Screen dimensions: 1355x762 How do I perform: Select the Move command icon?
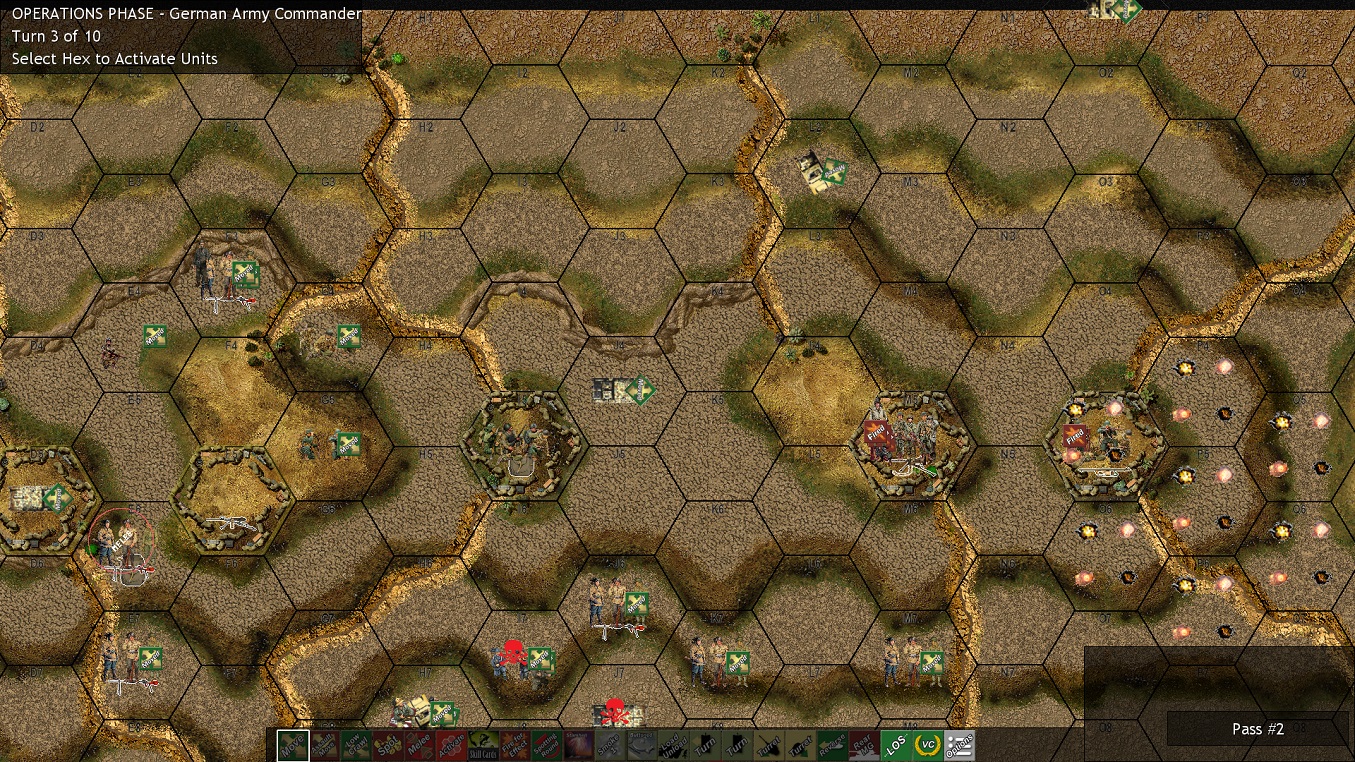tap(292, 744)
